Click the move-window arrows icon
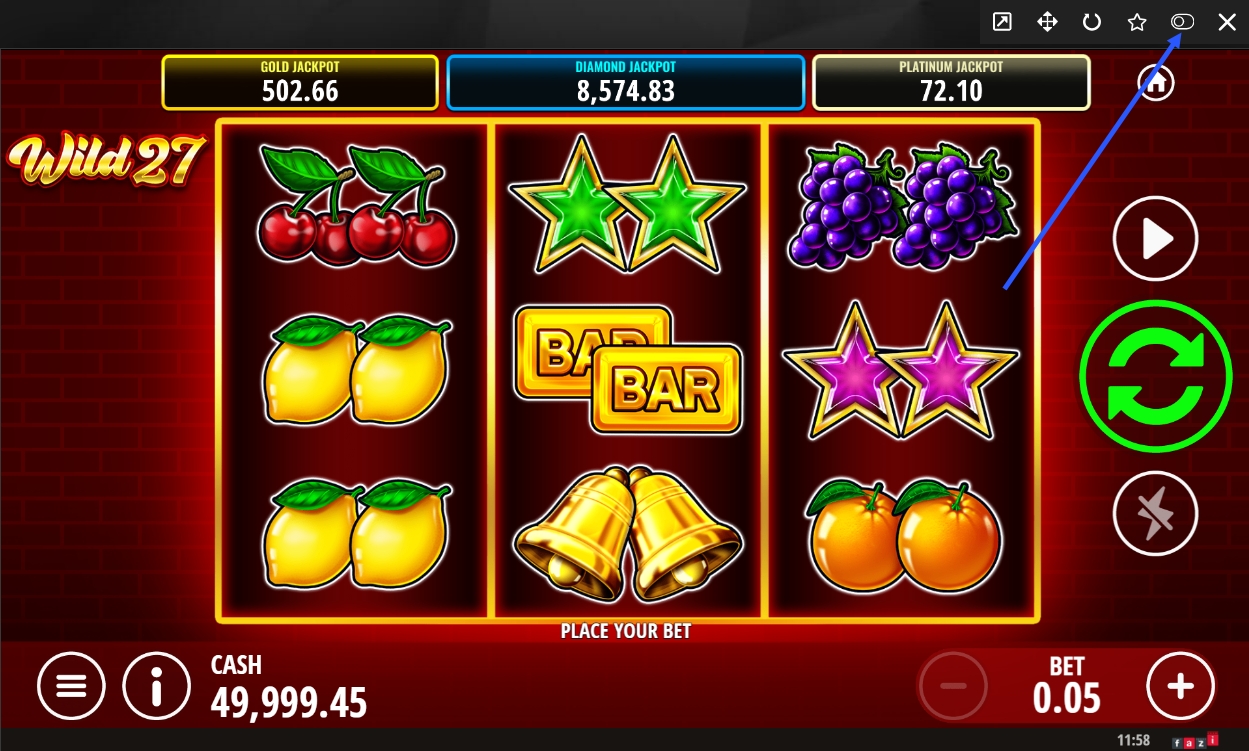 1047,22
